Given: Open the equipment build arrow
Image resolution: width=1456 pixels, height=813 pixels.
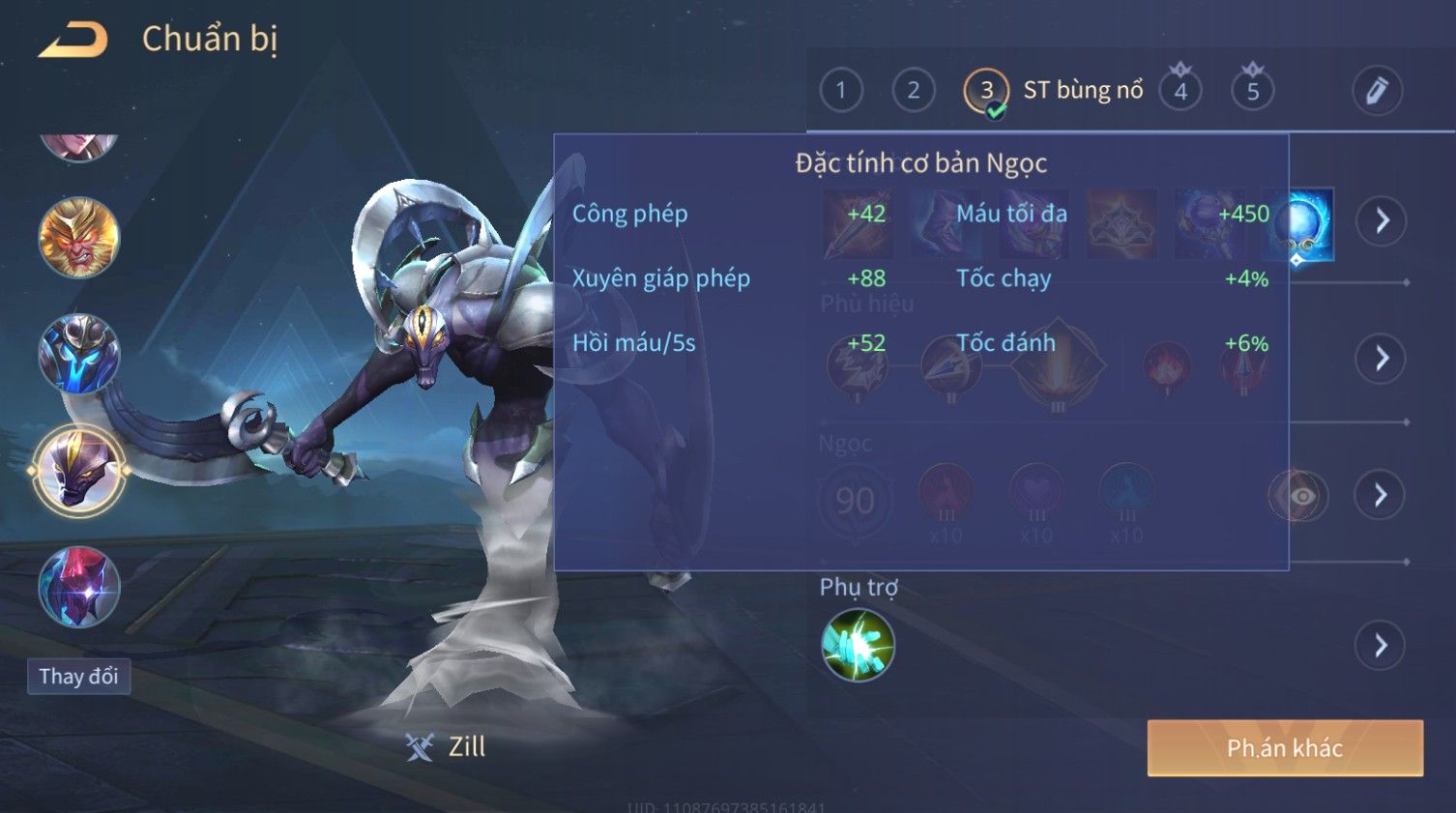Looking at the screenshot, I should pos(1381,221).
